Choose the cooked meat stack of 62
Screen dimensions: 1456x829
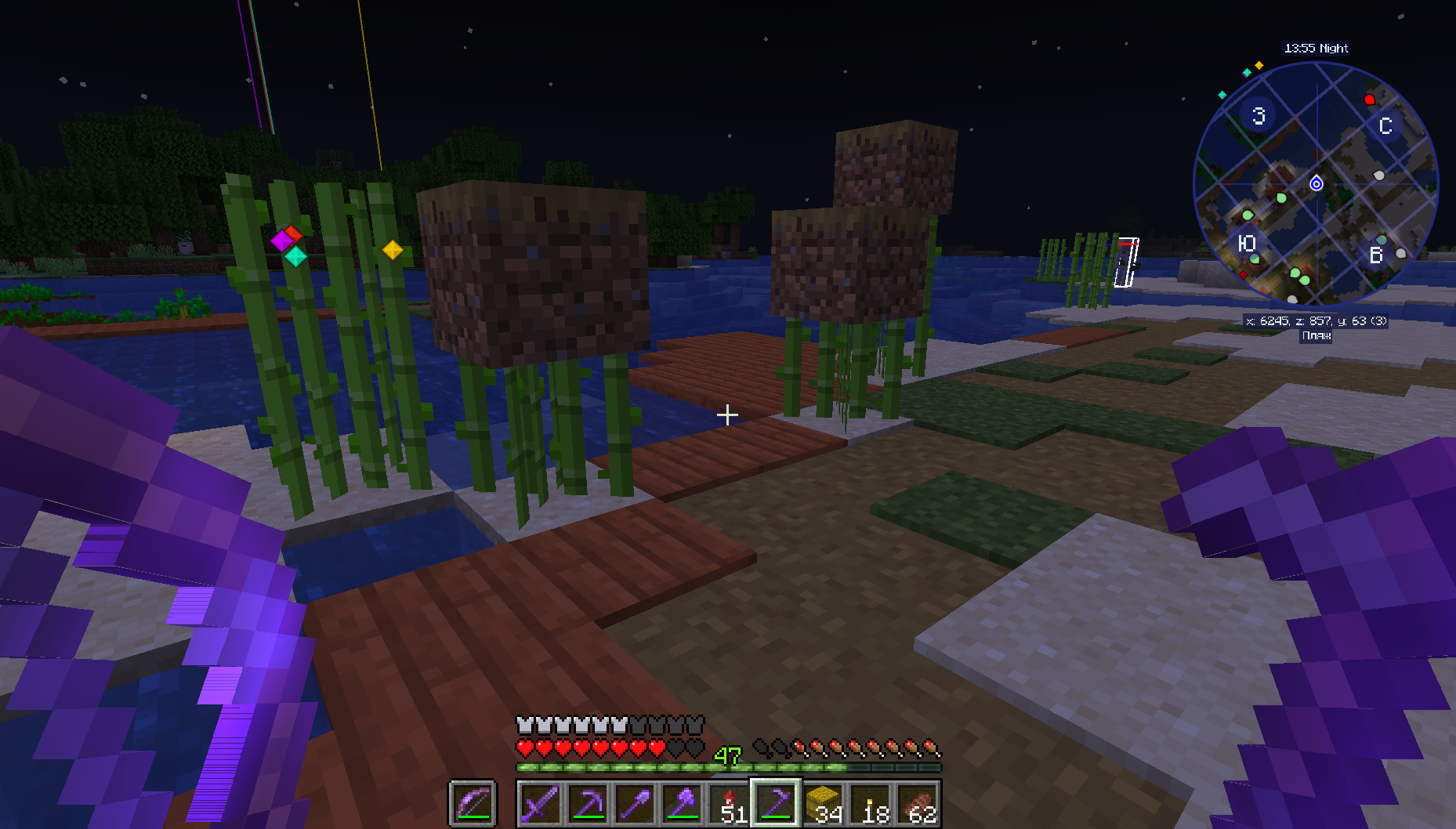click(x=917, y=804)
